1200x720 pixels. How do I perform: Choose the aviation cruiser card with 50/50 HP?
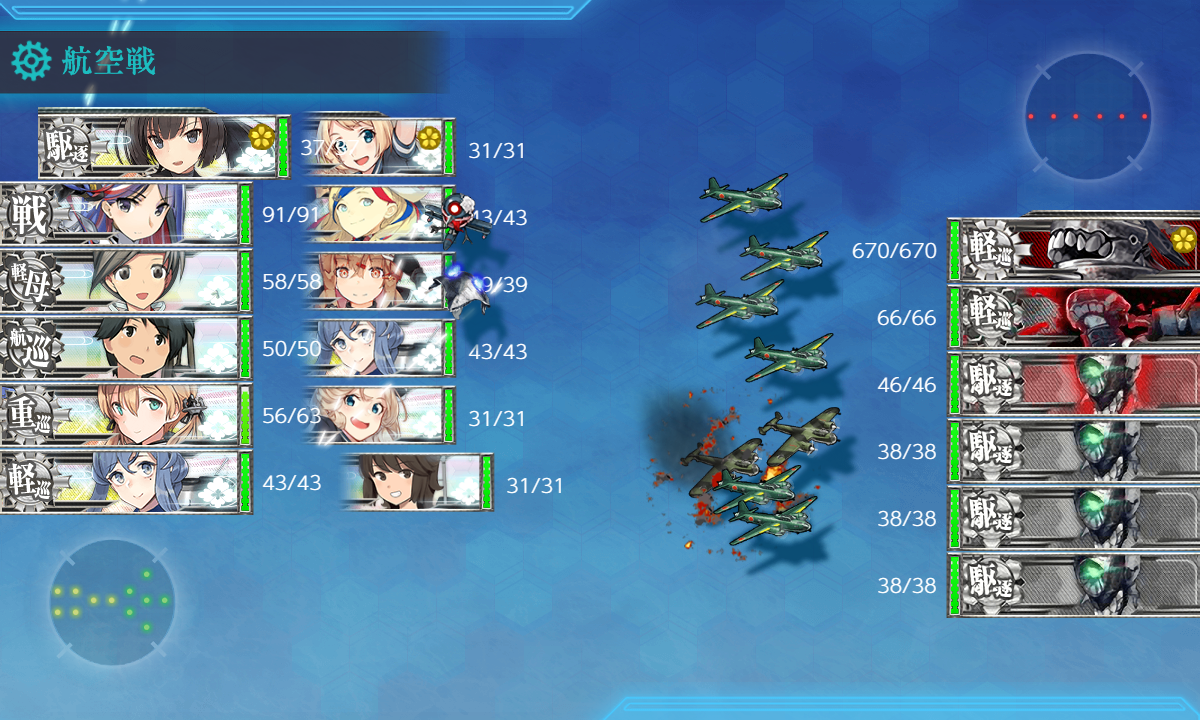coord(125,349)
